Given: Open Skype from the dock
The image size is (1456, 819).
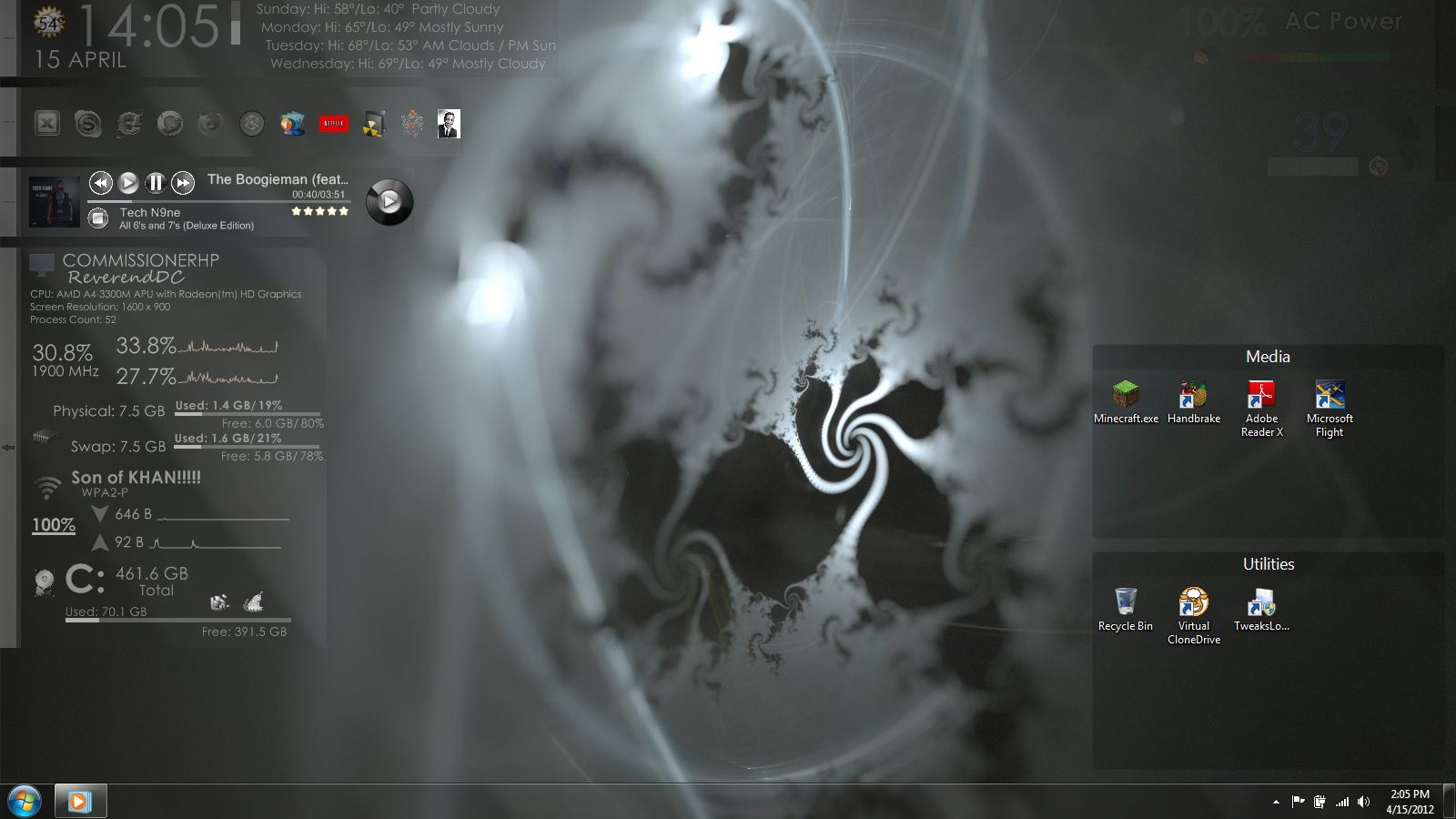Looking at the screenshot, I should pyautogui.click(x=87, y=124).
